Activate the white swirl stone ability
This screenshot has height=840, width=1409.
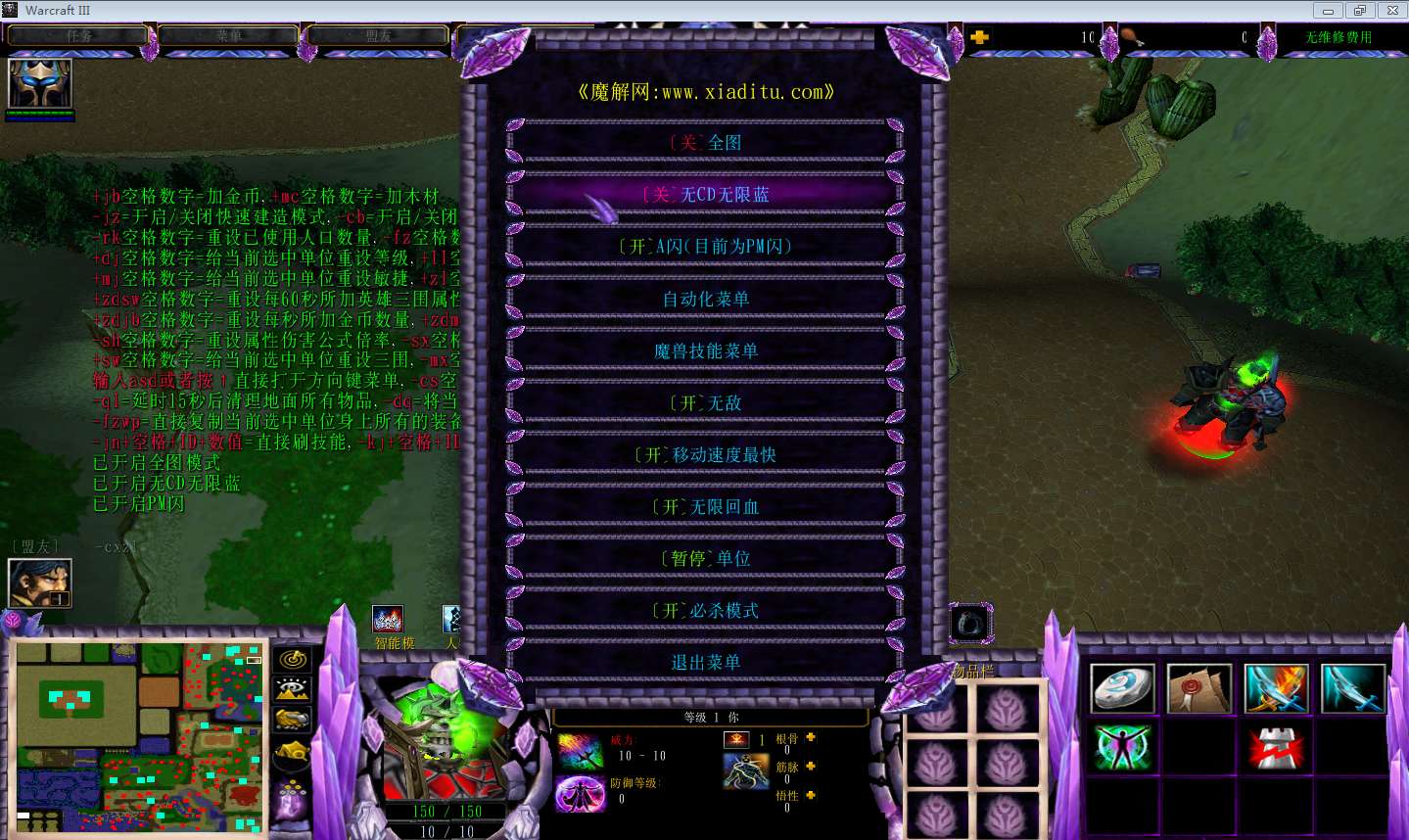1123,688
